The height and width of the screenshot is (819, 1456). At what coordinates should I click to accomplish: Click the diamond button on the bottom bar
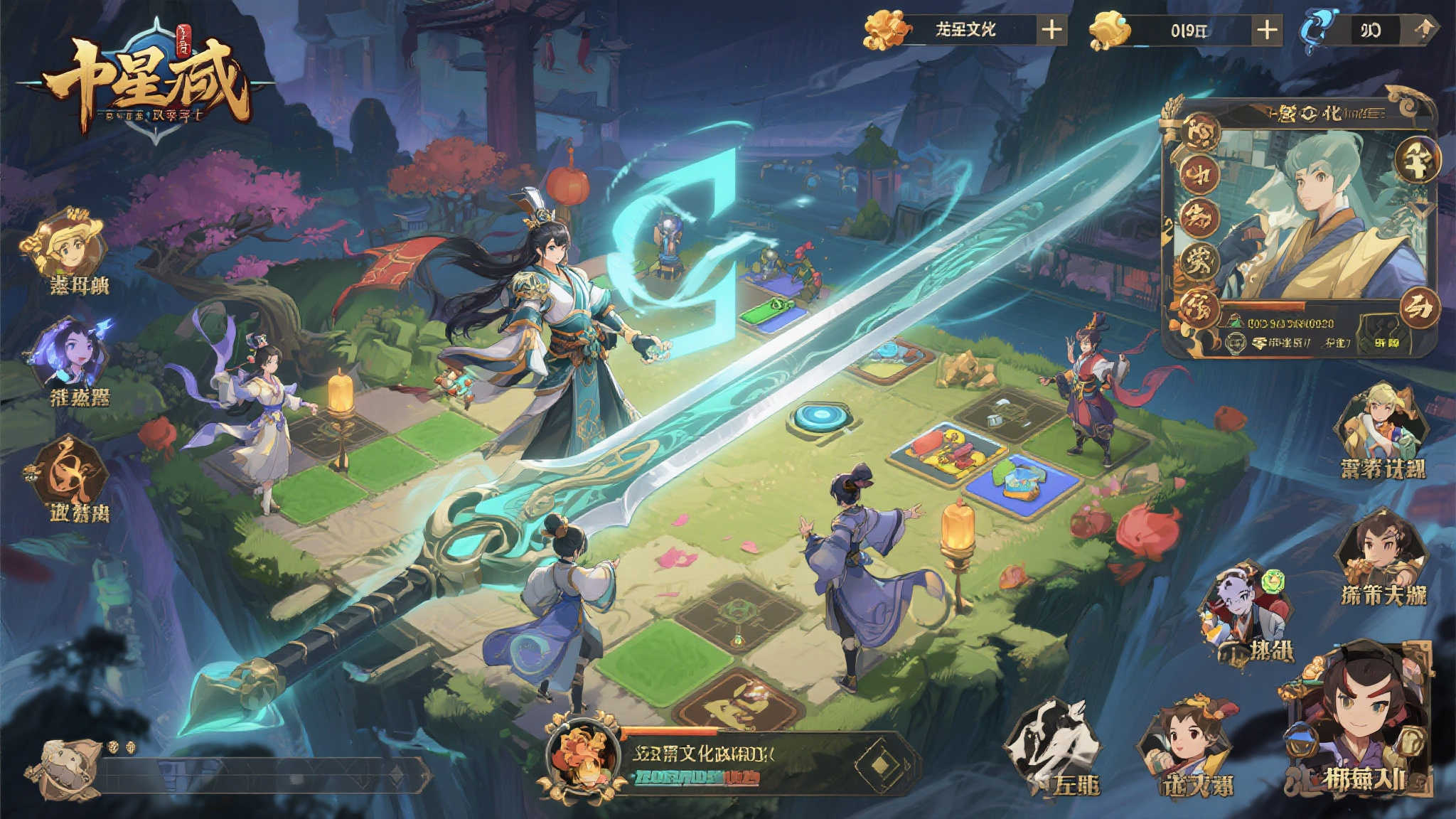(880, 764)
